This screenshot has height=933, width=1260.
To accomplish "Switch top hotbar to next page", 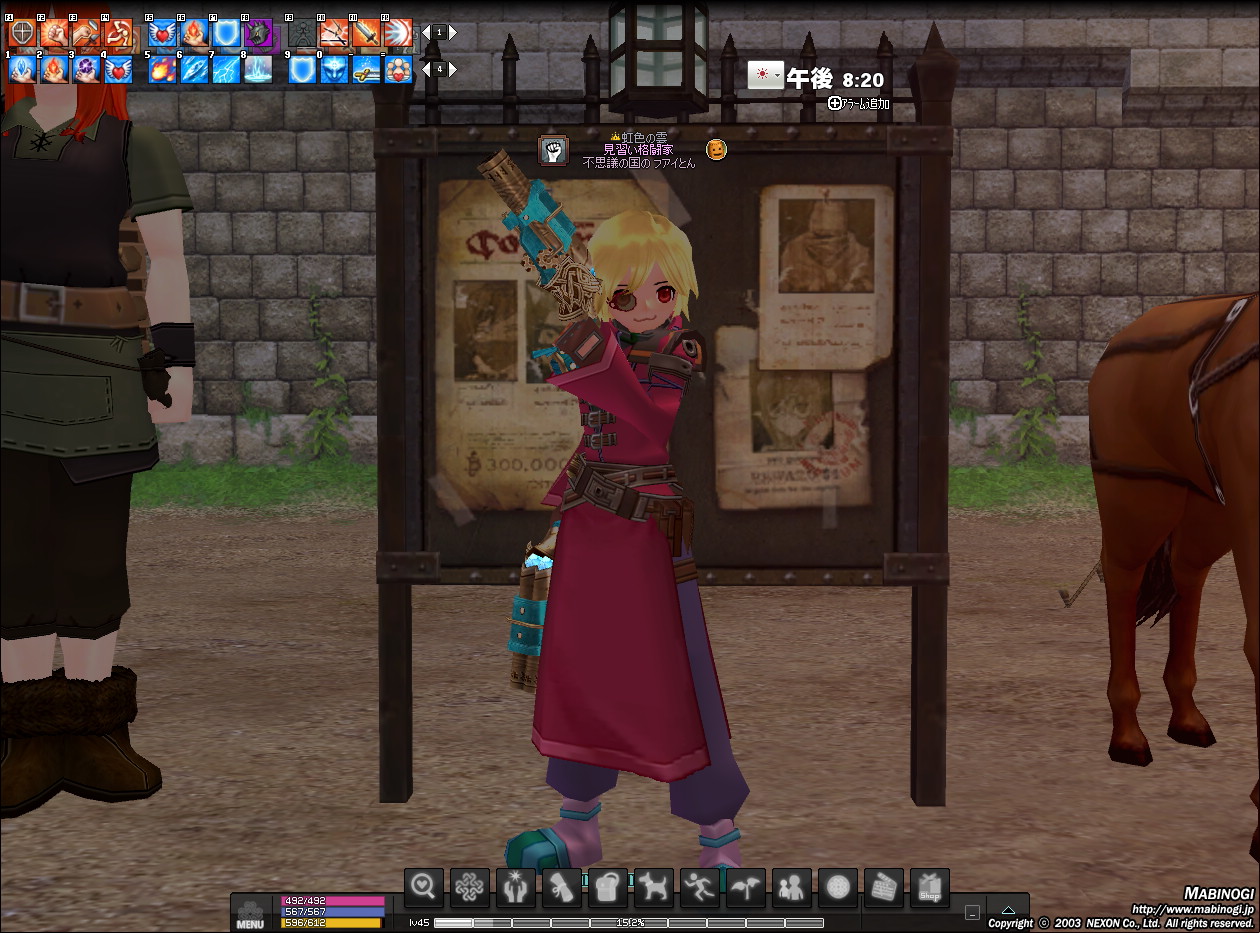I will [x=453, y=33].
